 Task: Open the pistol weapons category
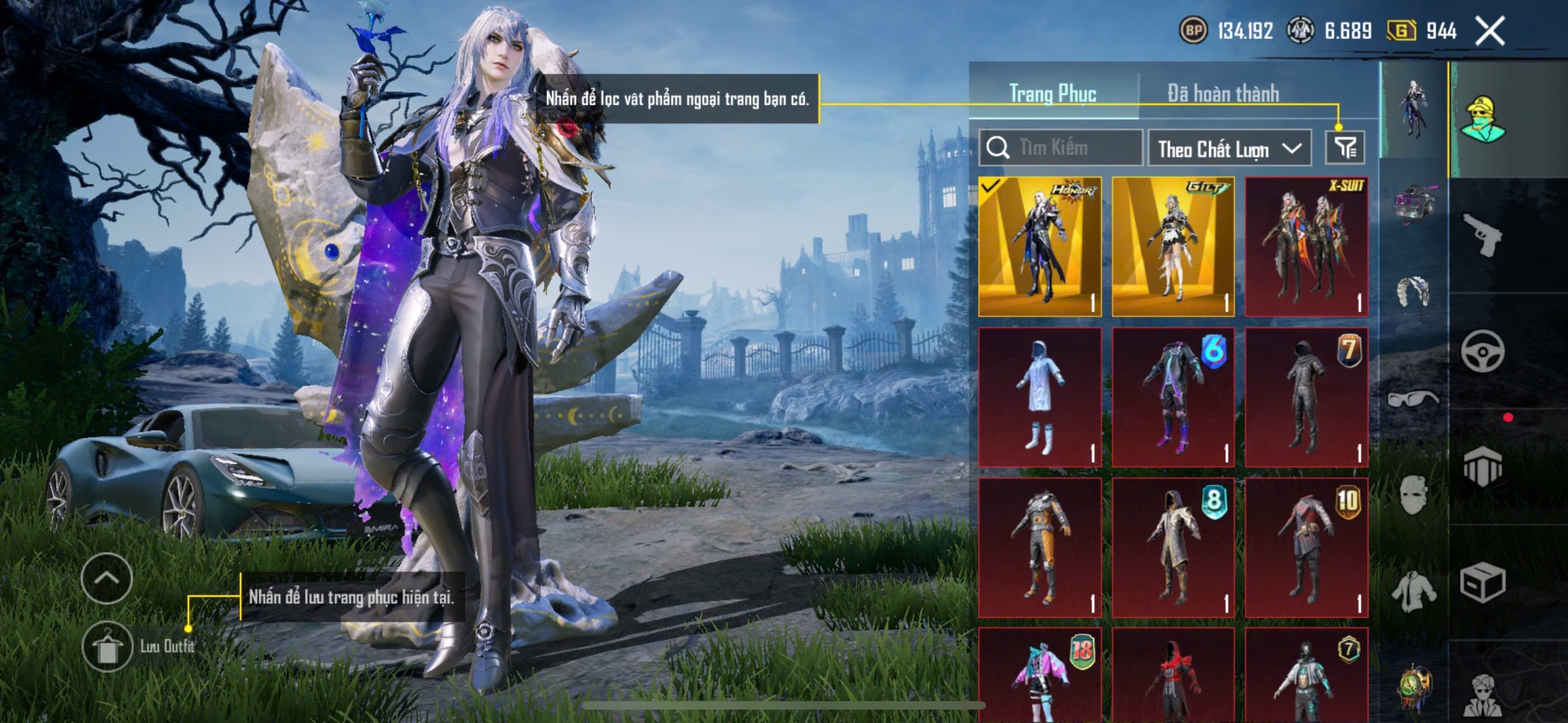coord(1482,234)
